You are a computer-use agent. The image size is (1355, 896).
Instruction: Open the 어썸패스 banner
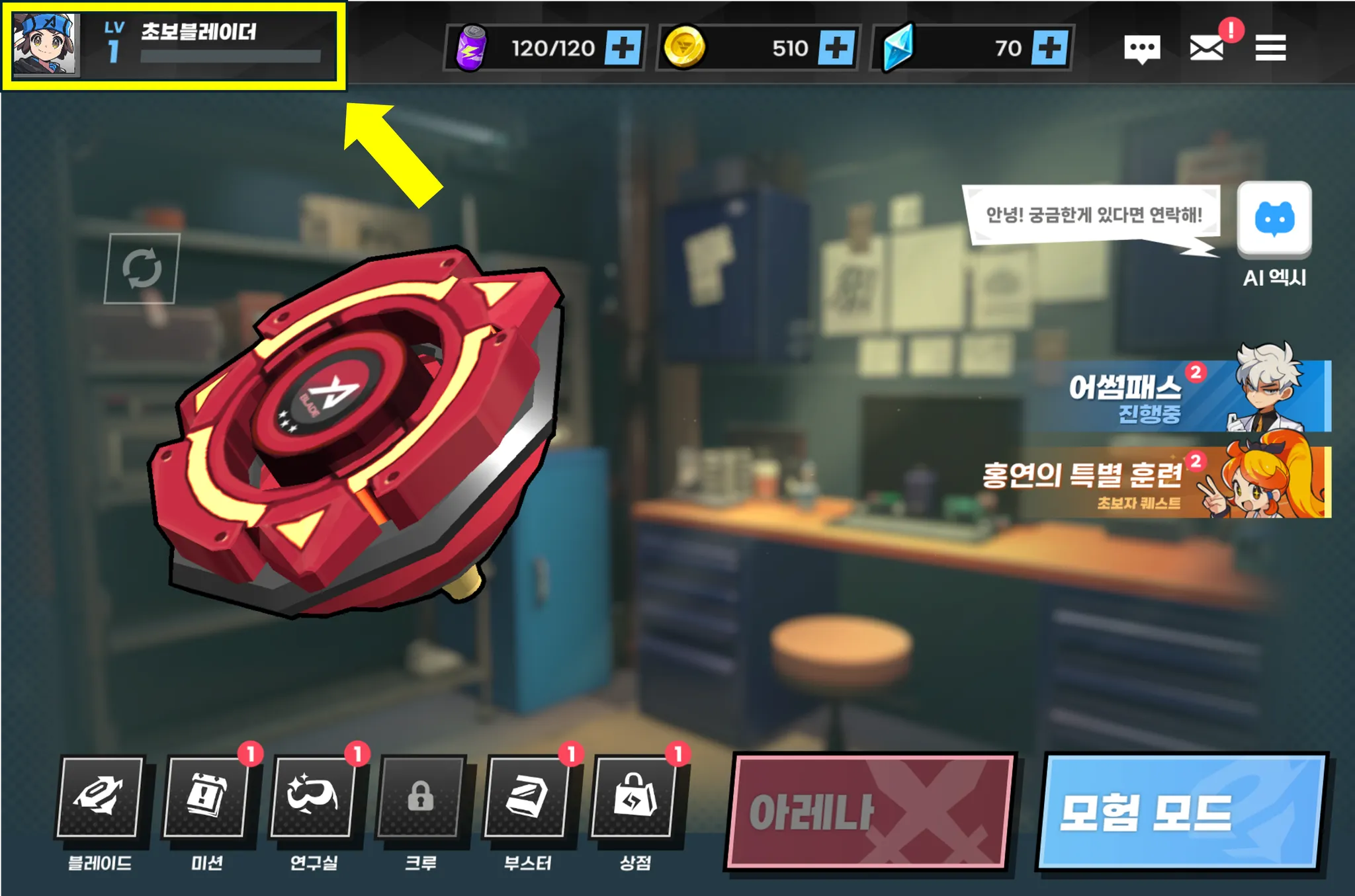pos(1178,397)
